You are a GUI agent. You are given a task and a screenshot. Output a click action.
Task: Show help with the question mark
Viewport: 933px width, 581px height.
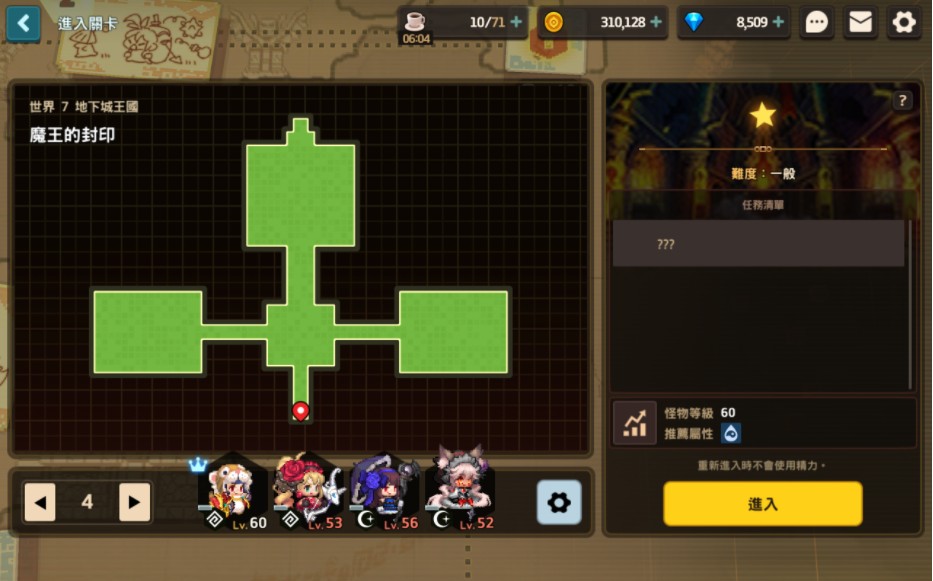tap(902, 100)
